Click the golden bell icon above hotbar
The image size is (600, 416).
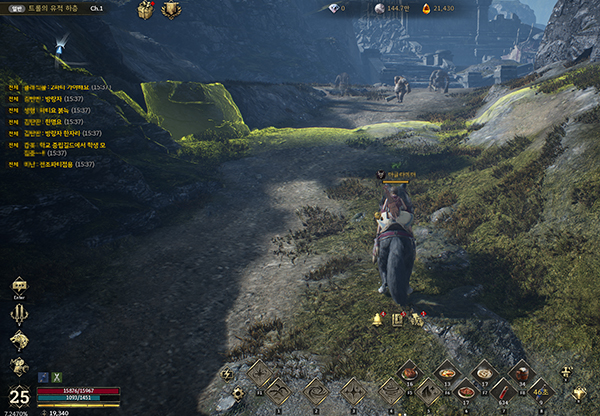[x=378, y=319]
